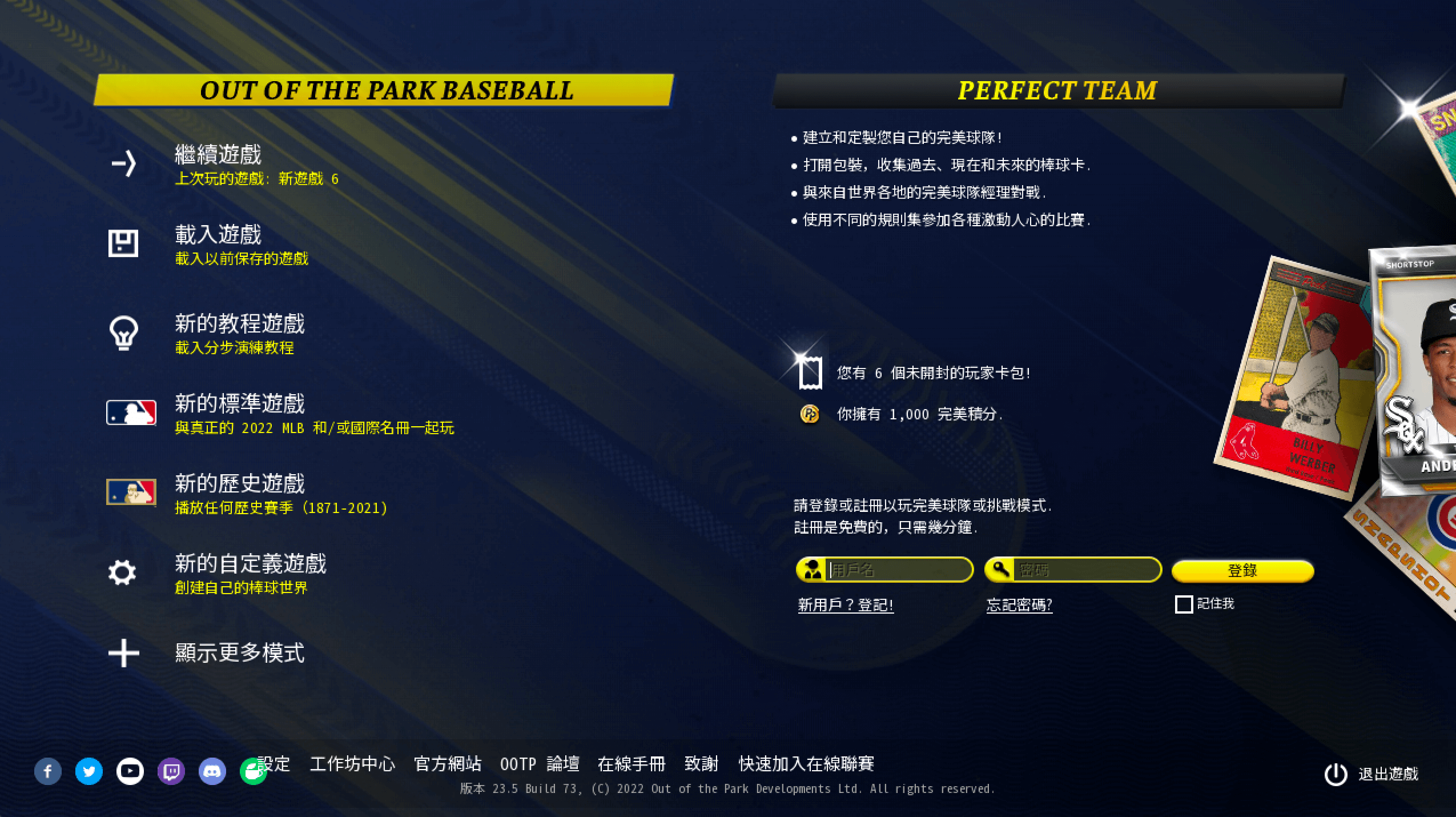The image size is (1456, 817).
Task: Open the 工作坊中心 menu entry
Action: (x=353, y=764)
